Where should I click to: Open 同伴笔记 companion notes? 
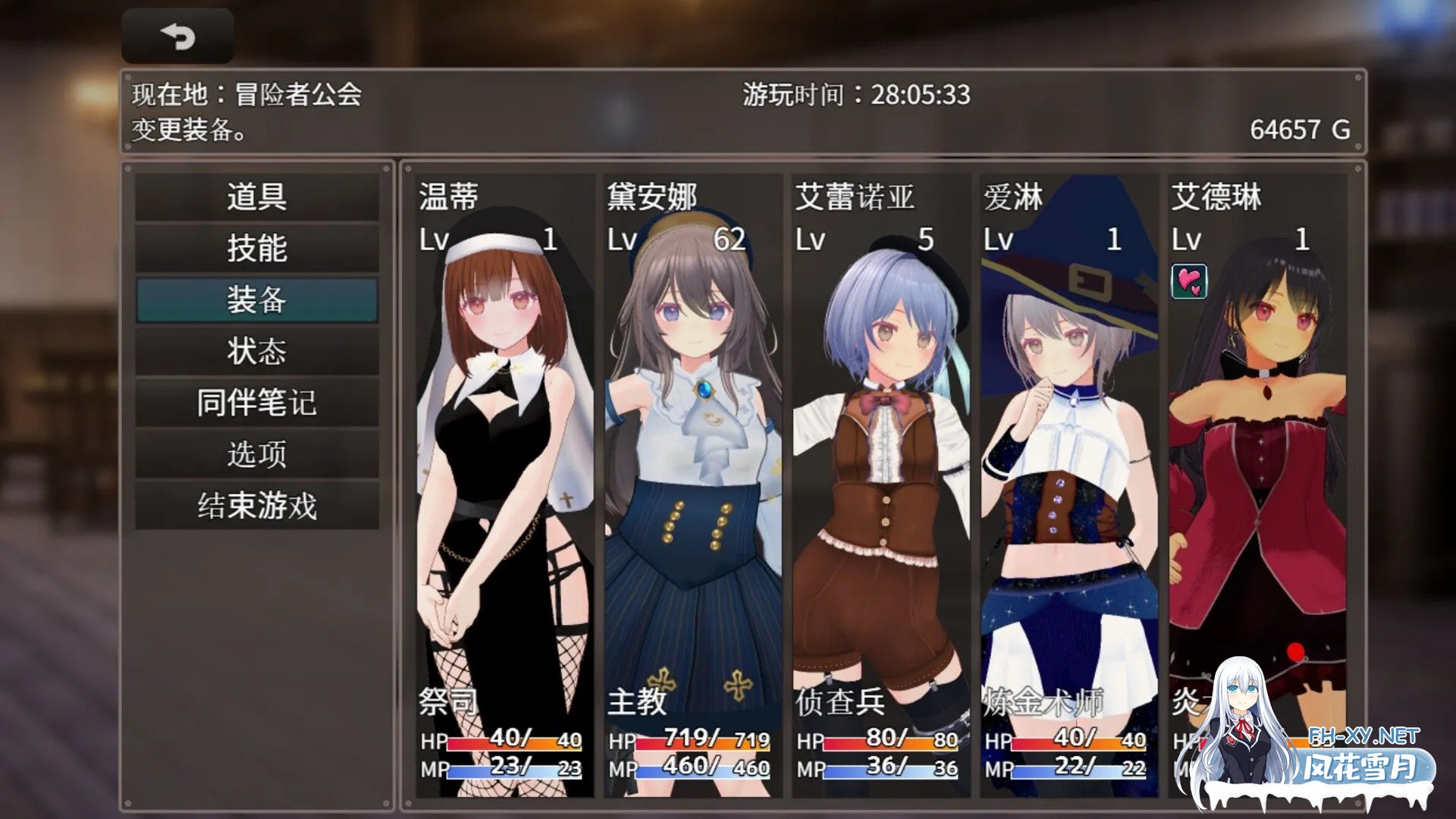pos(257,403)
